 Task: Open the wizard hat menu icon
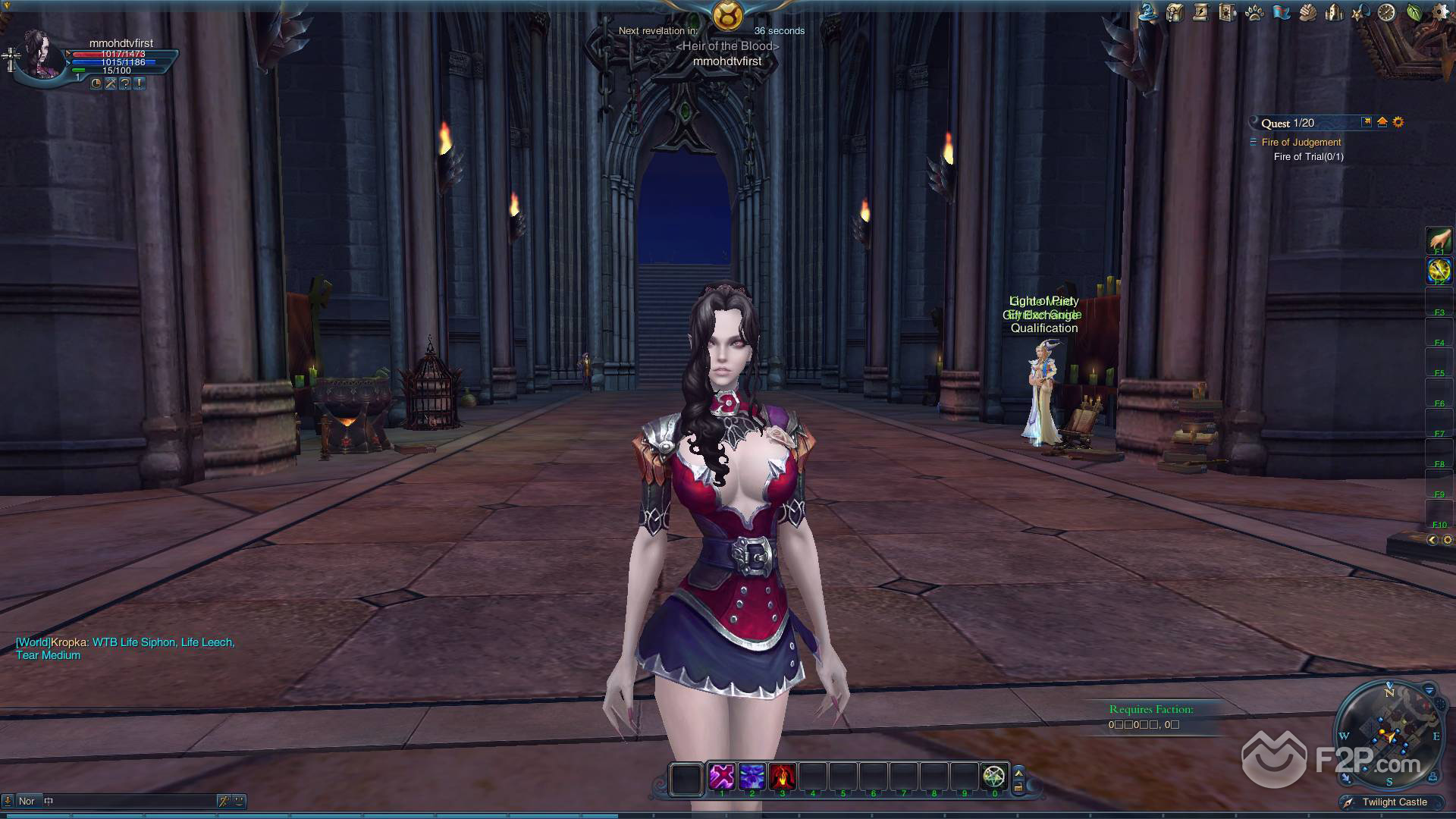pyautogui.click(x=1148, y=12)
